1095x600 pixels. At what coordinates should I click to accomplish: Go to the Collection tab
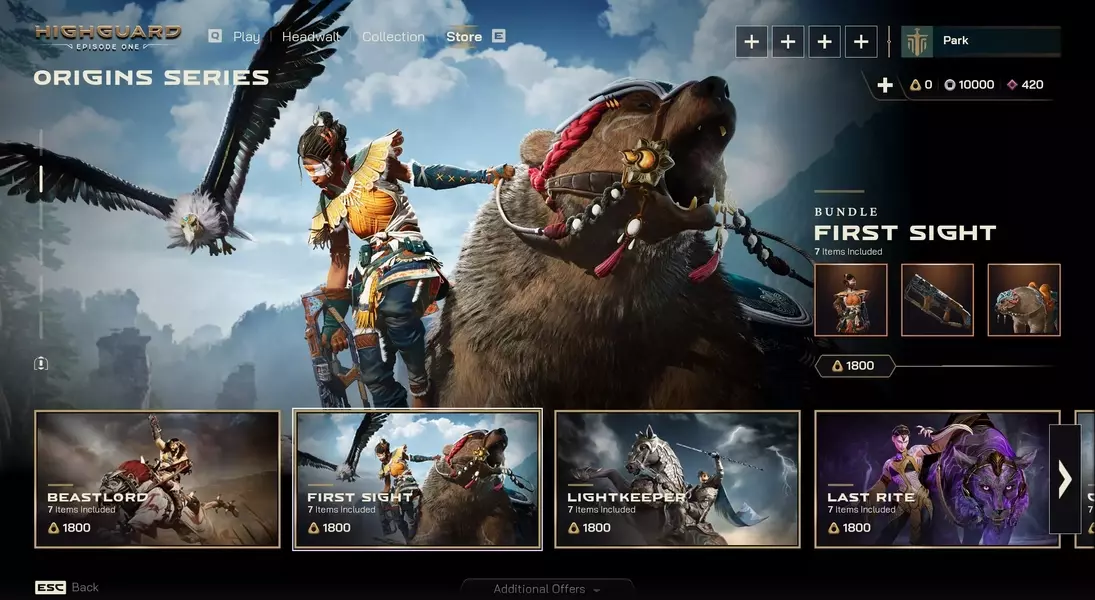tap(393, 37)
